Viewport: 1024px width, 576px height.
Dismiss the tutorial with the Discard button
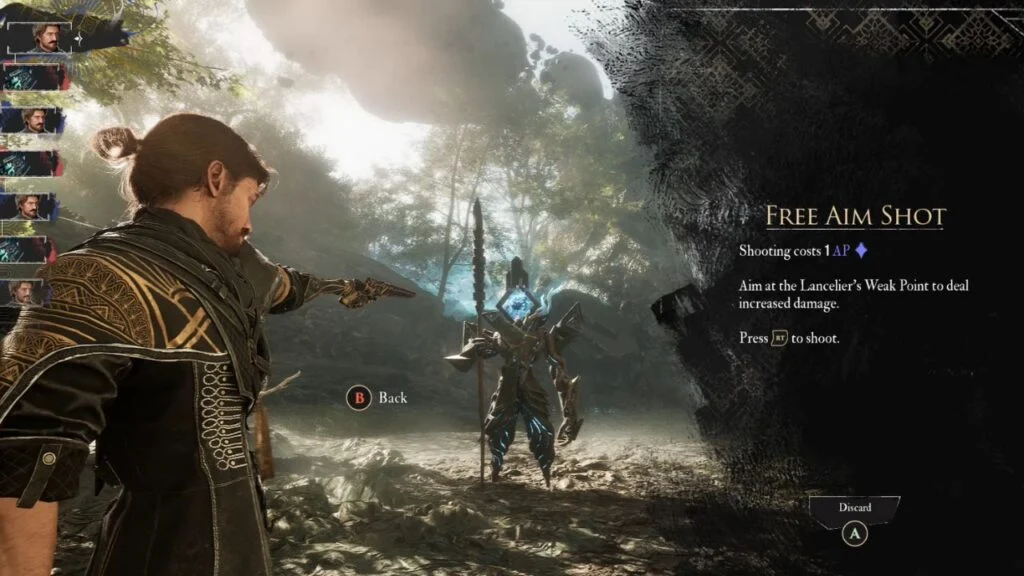854,510
